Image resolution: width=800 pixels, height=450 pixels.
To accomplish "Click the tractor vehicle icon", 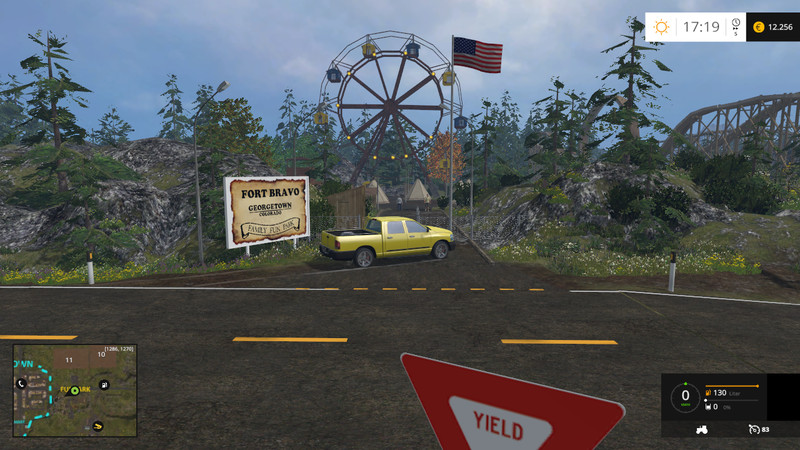I will [x=701, y=429].
